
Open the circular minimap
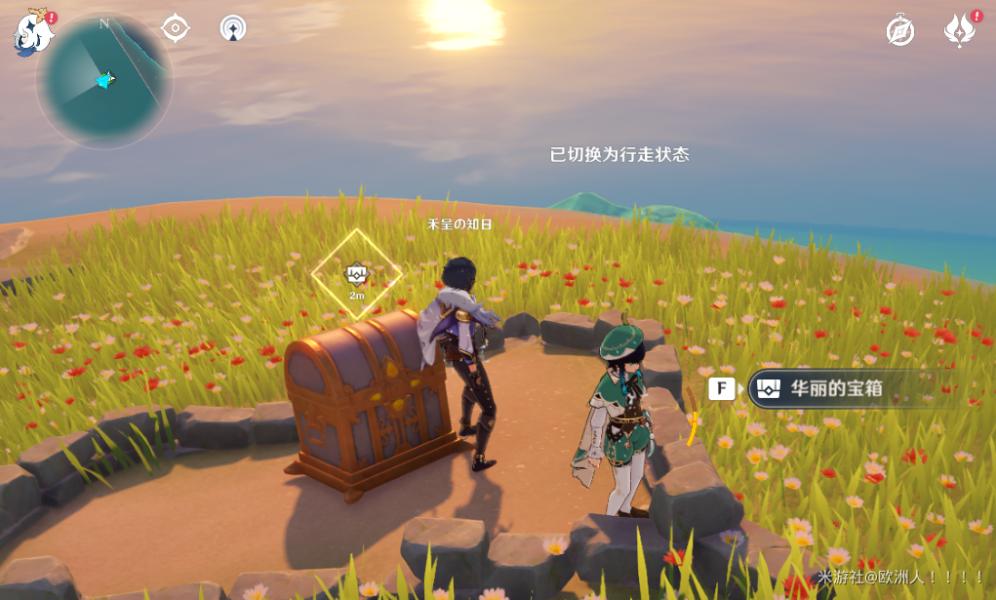tap(104, 80)
